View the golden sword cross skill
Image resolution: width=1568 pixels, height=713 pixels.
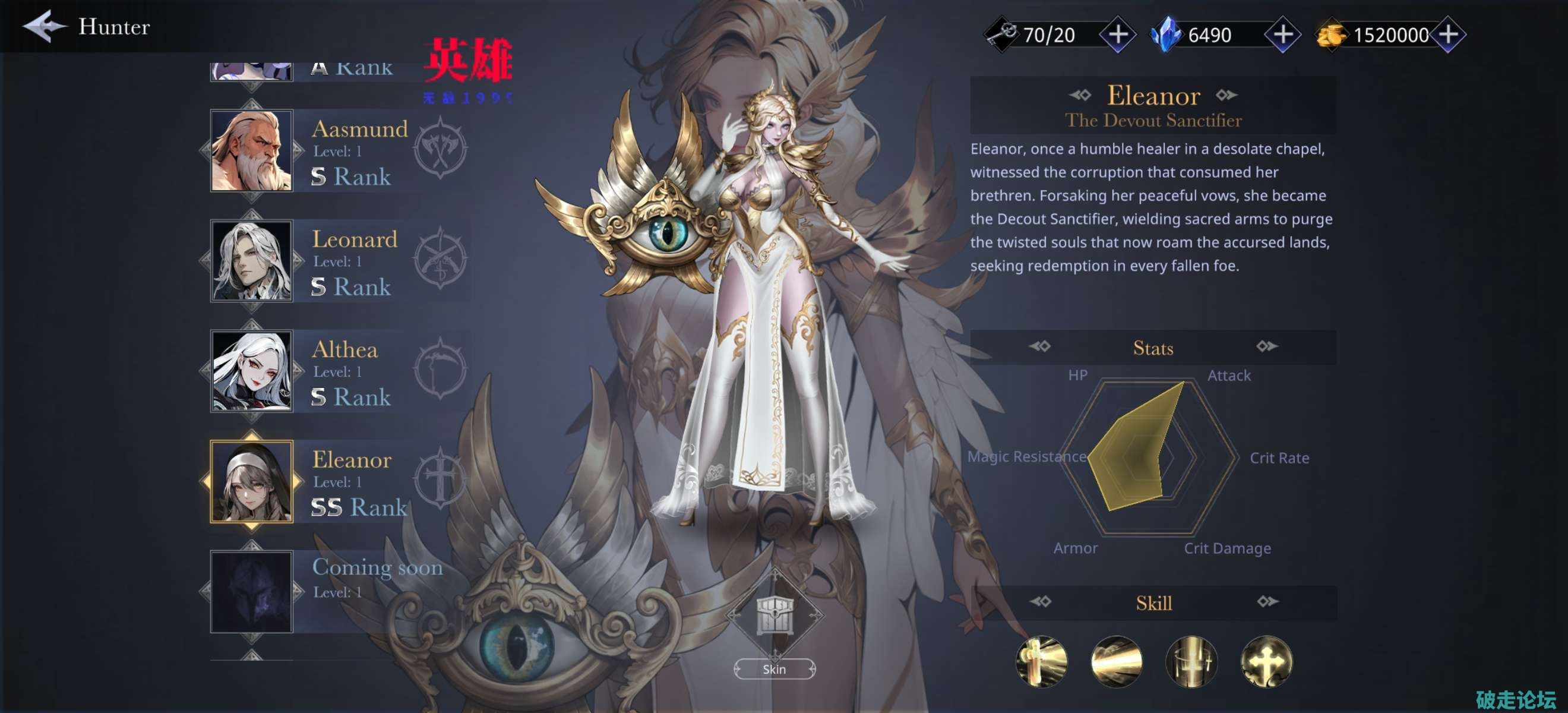1042,661
